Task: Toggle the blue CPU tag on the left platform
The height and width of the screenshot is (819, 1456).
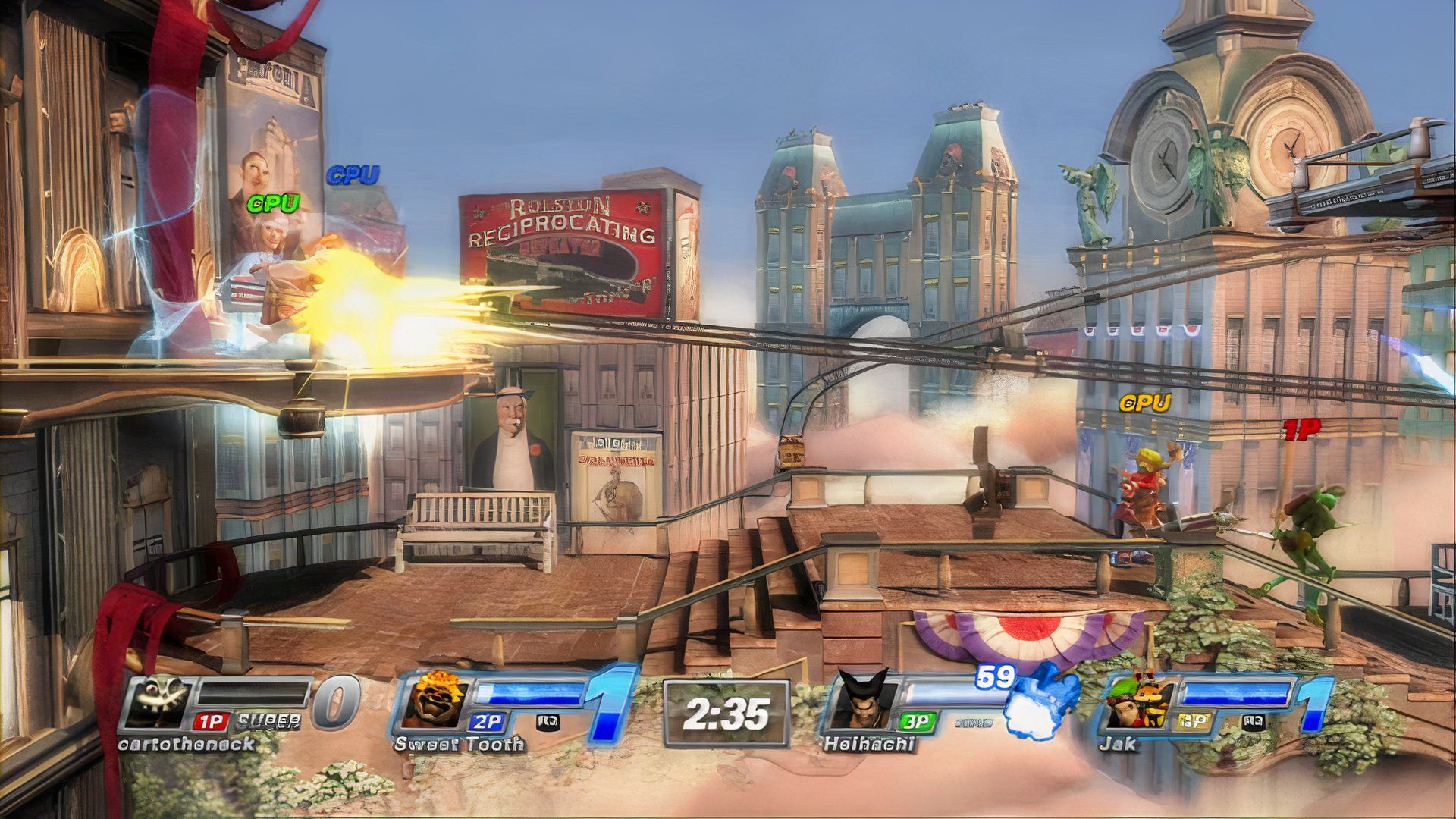Action: 353,176
